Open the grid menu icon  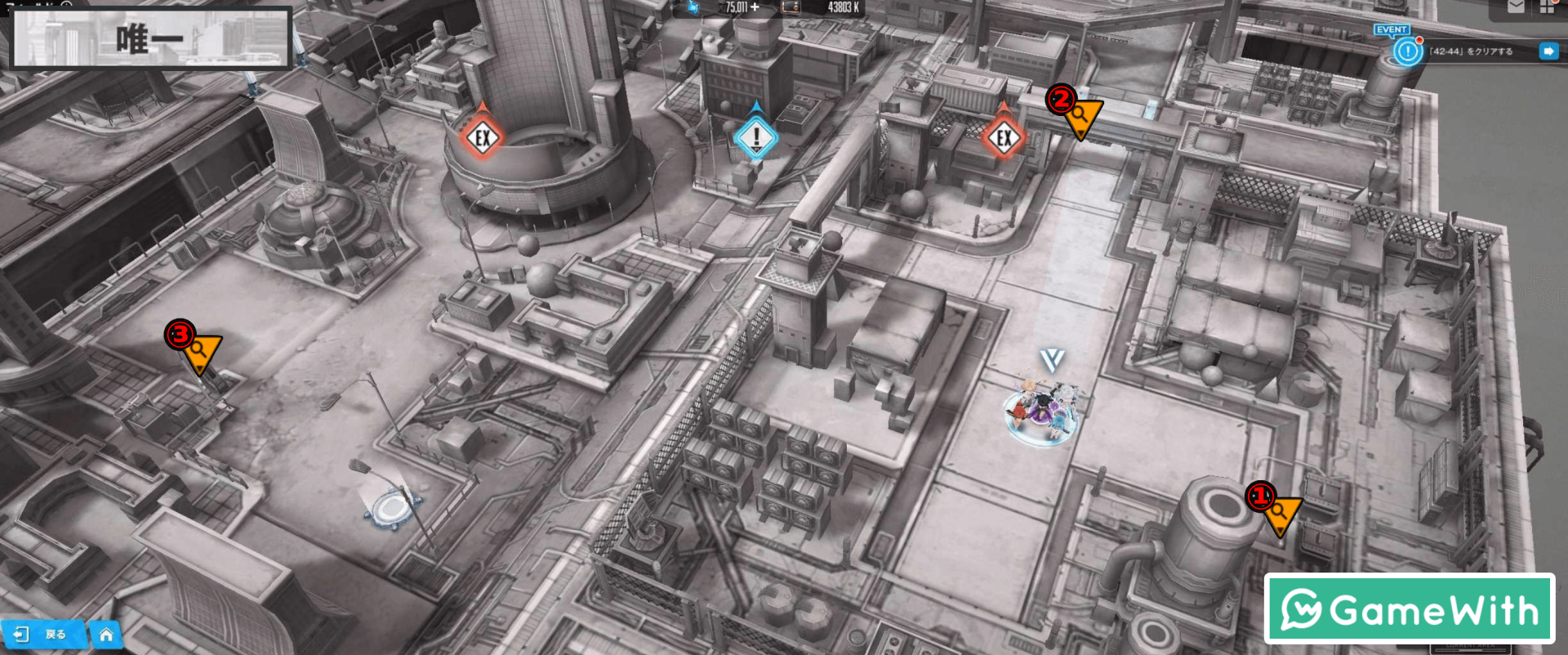pyautogui.click(x=1547, y=7)
